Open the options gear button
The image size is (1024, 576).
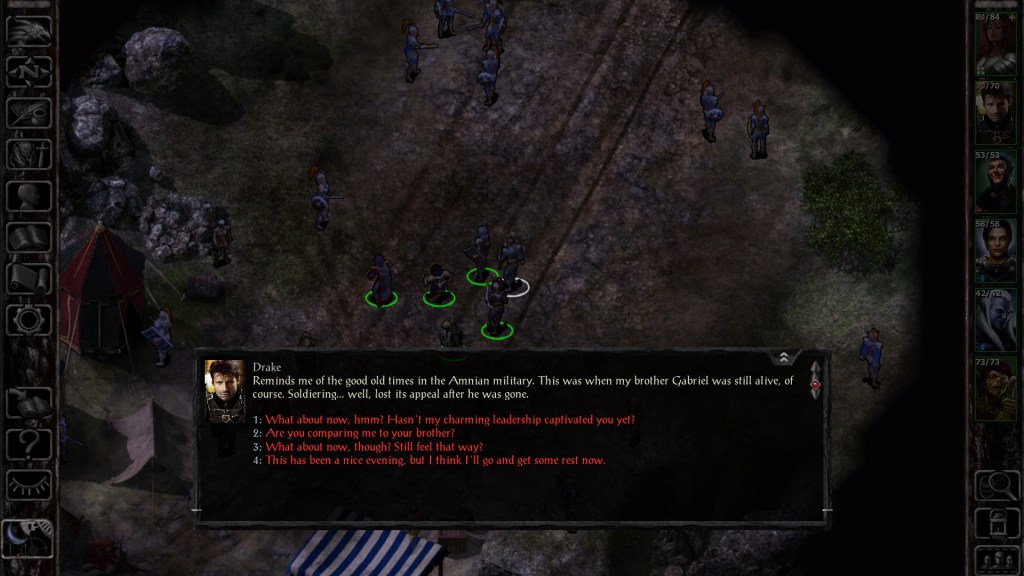pyautogui.click(x=29, y=320)
